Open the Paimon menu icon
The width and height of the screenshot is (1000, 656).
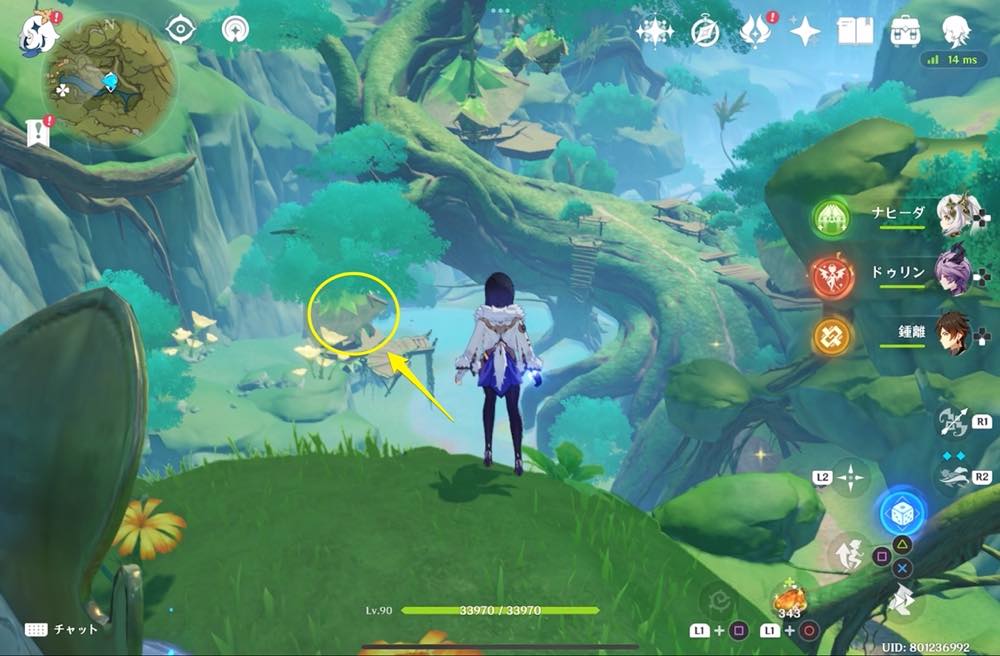[40, 31]
